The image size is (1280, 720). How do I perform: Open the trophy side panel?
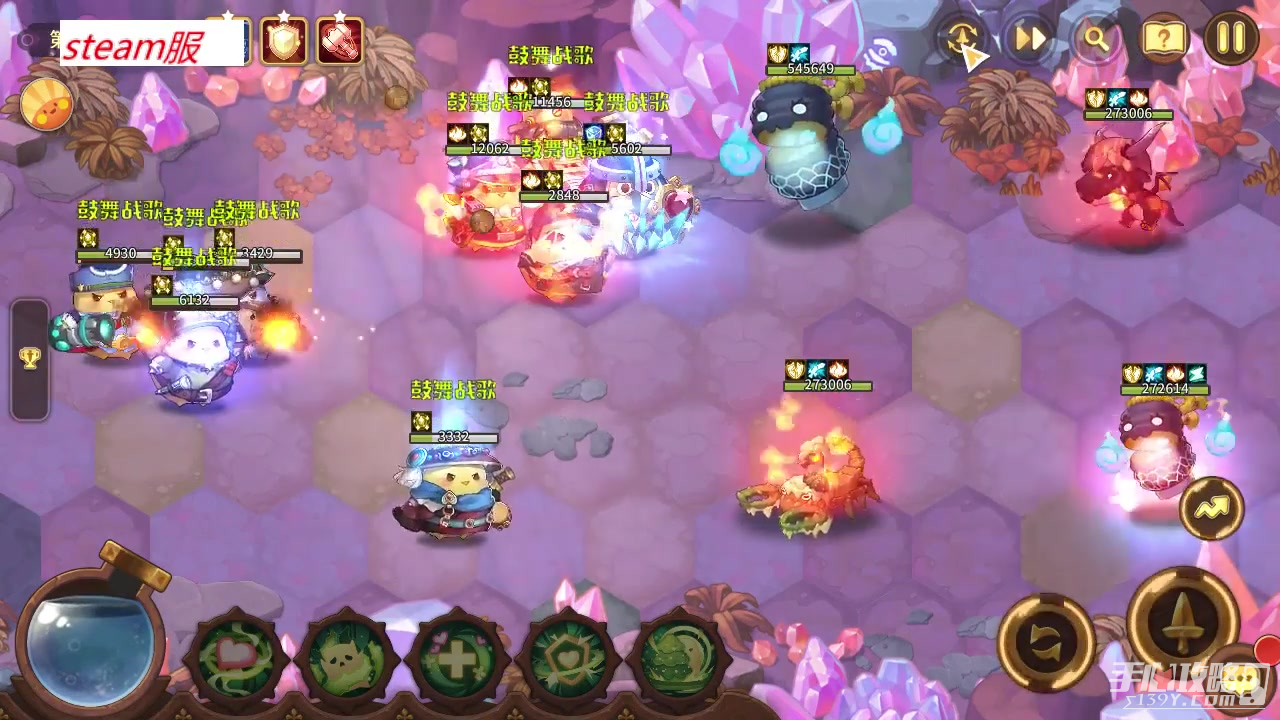29,358
